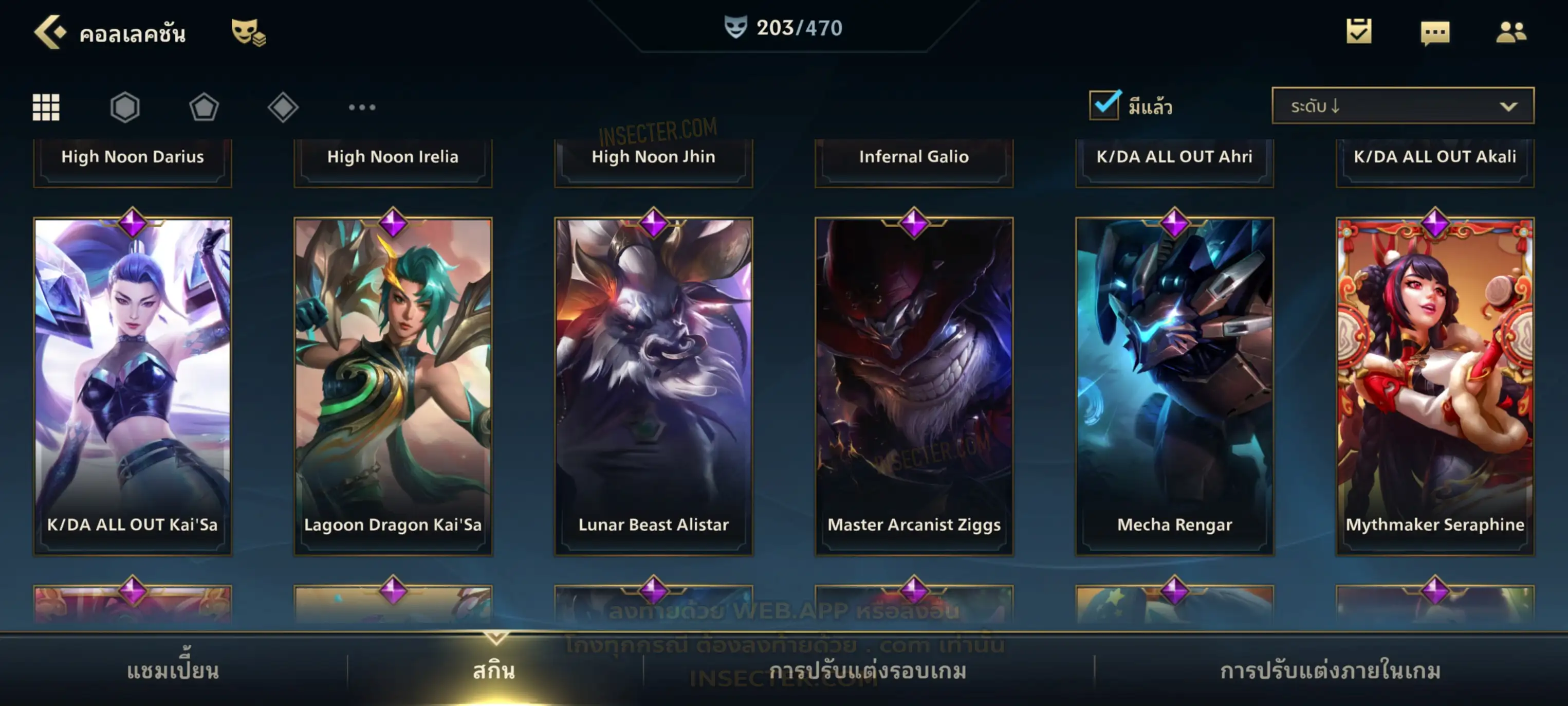Open the sort order dropdown
This screenshot has height=706, width=1568.
tap(1403, 106)
